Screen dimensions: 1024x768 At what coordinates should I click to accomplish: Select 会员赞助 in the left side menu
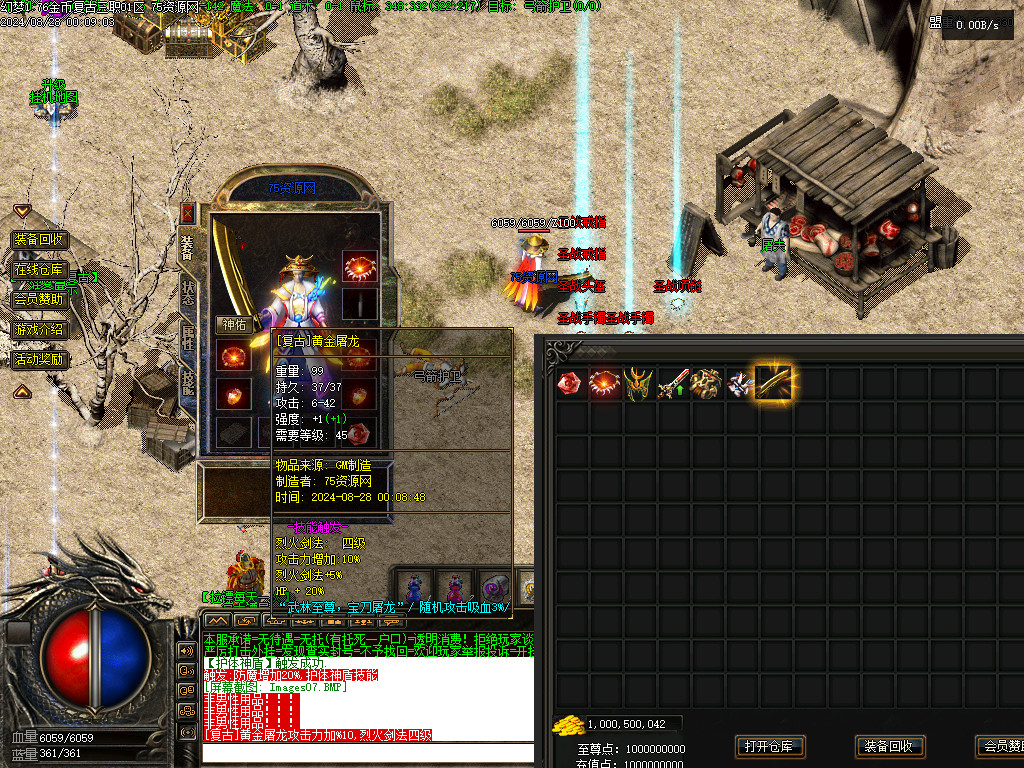[x=40, y=299]
